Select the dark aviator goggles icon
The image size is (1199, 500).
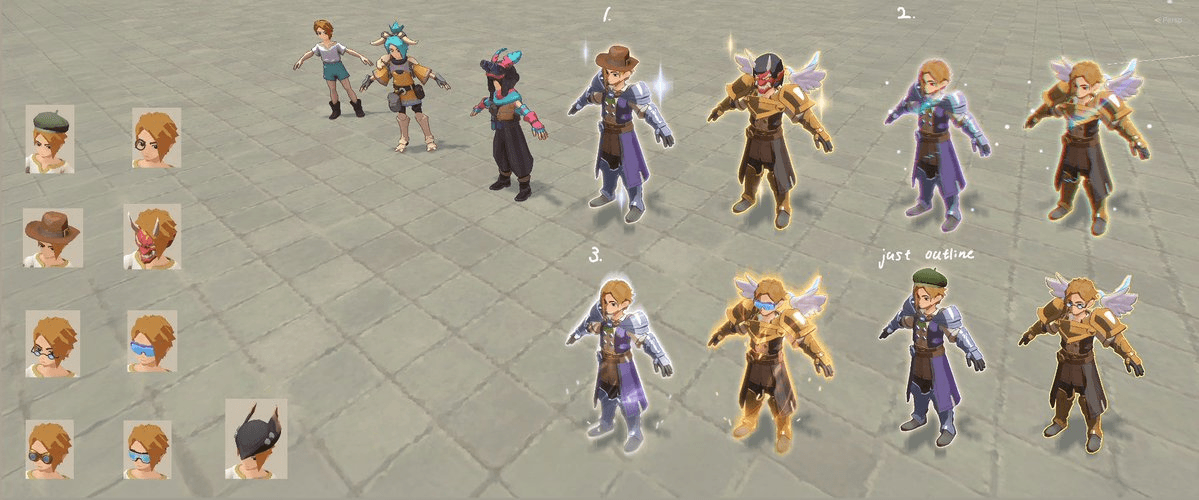pyautogui.click(x=50, y=449)
